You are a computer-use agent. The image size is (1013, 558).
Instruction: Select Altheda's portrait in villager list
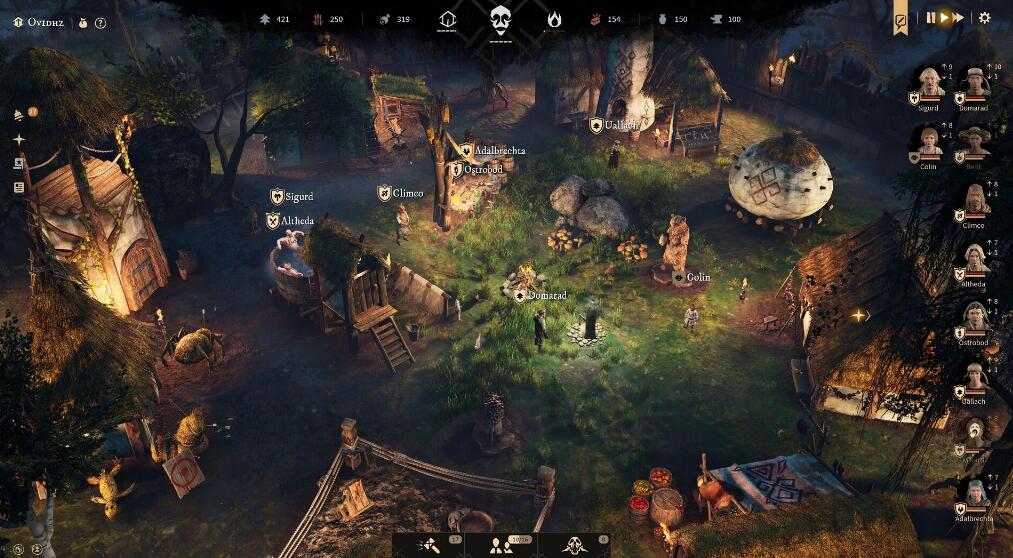(974, 259)
